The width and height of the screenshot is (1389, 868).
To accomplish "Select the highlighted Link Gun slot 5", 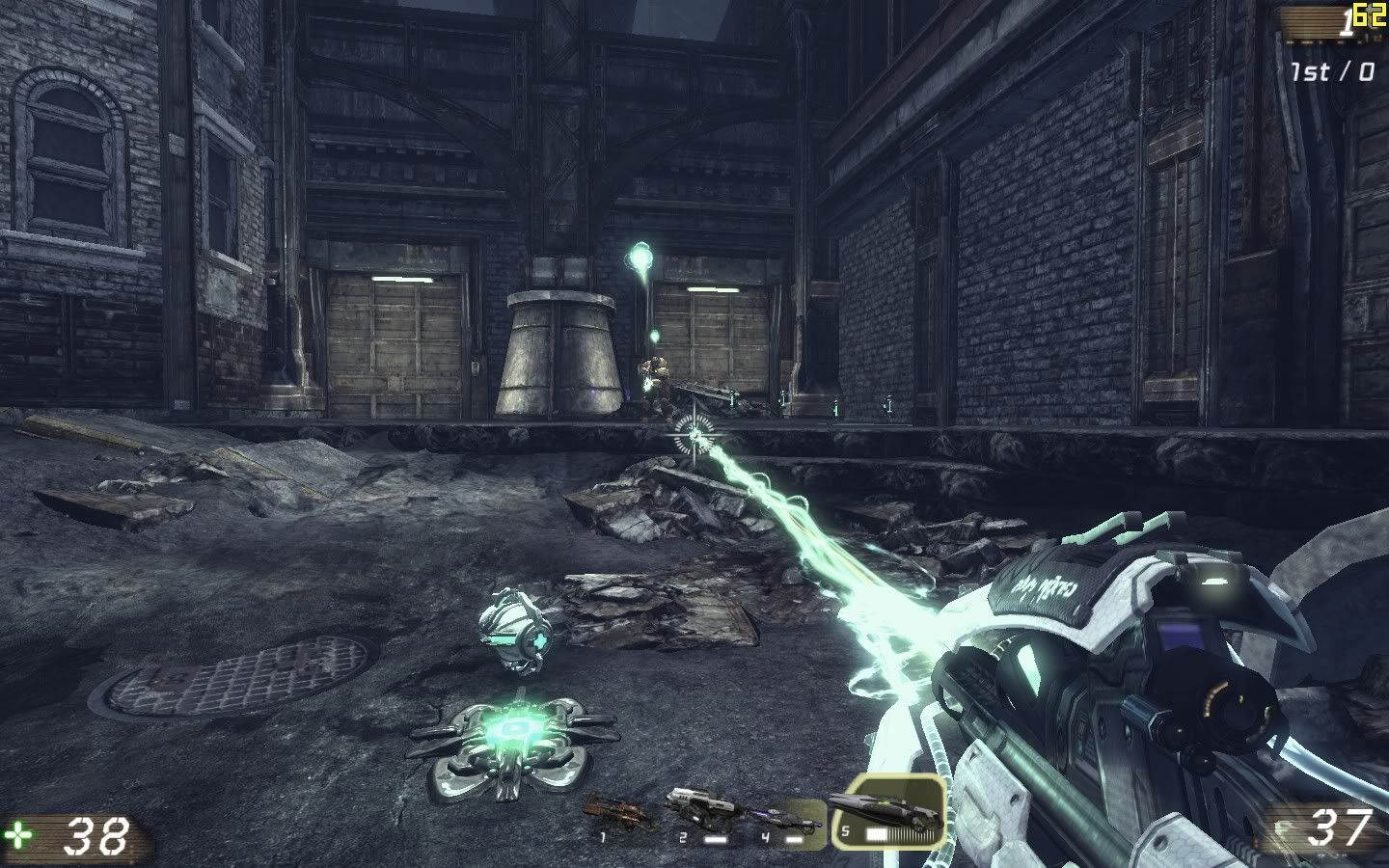I will pyautogui.click(x=885, y=816).
